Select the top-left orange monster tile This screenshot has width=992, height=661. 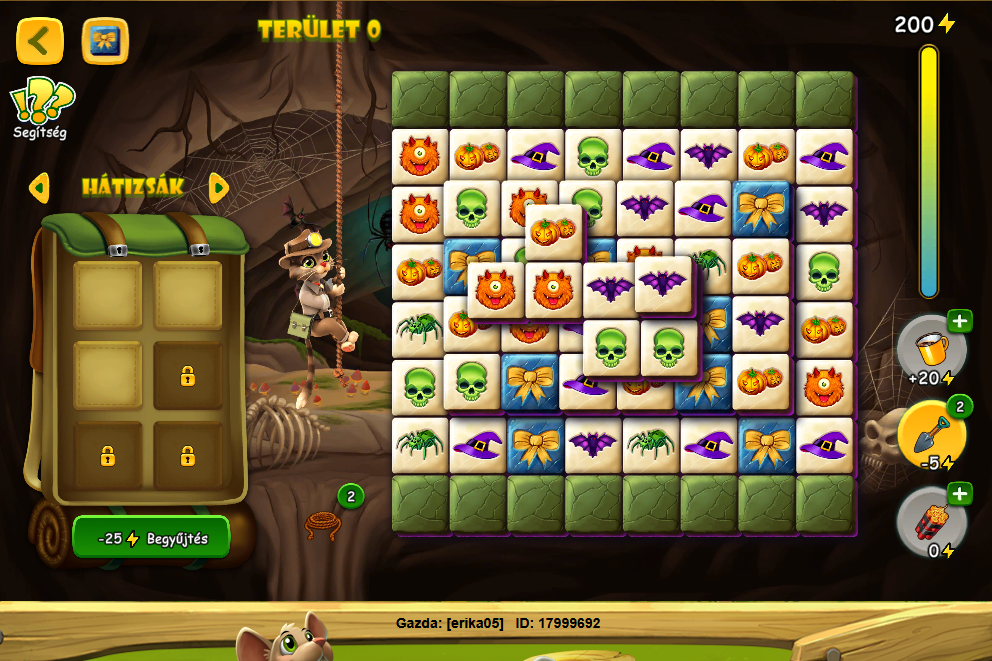(420, 156)
